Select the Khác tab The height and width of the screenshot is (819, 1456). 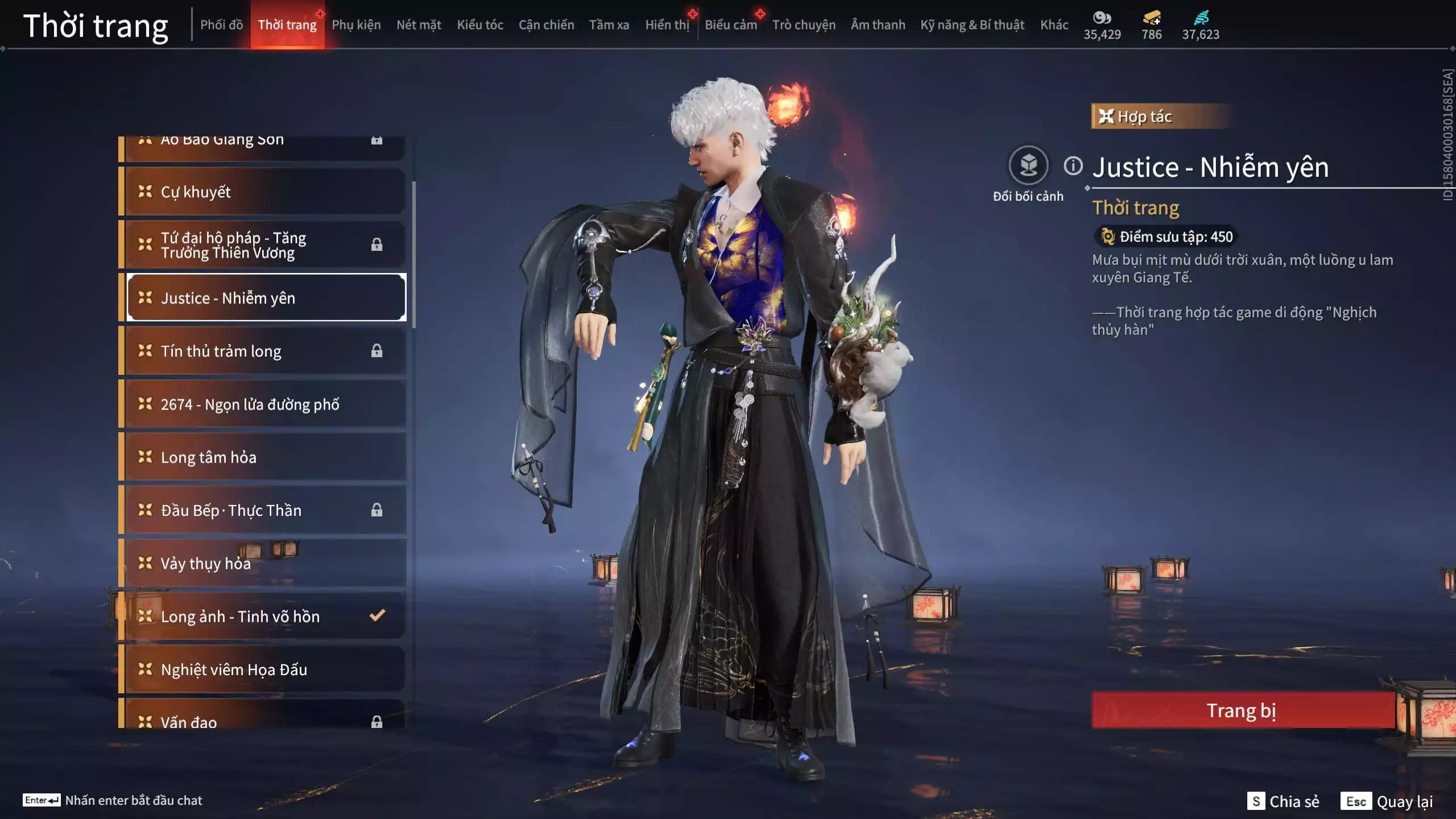tap(1054, 25)
